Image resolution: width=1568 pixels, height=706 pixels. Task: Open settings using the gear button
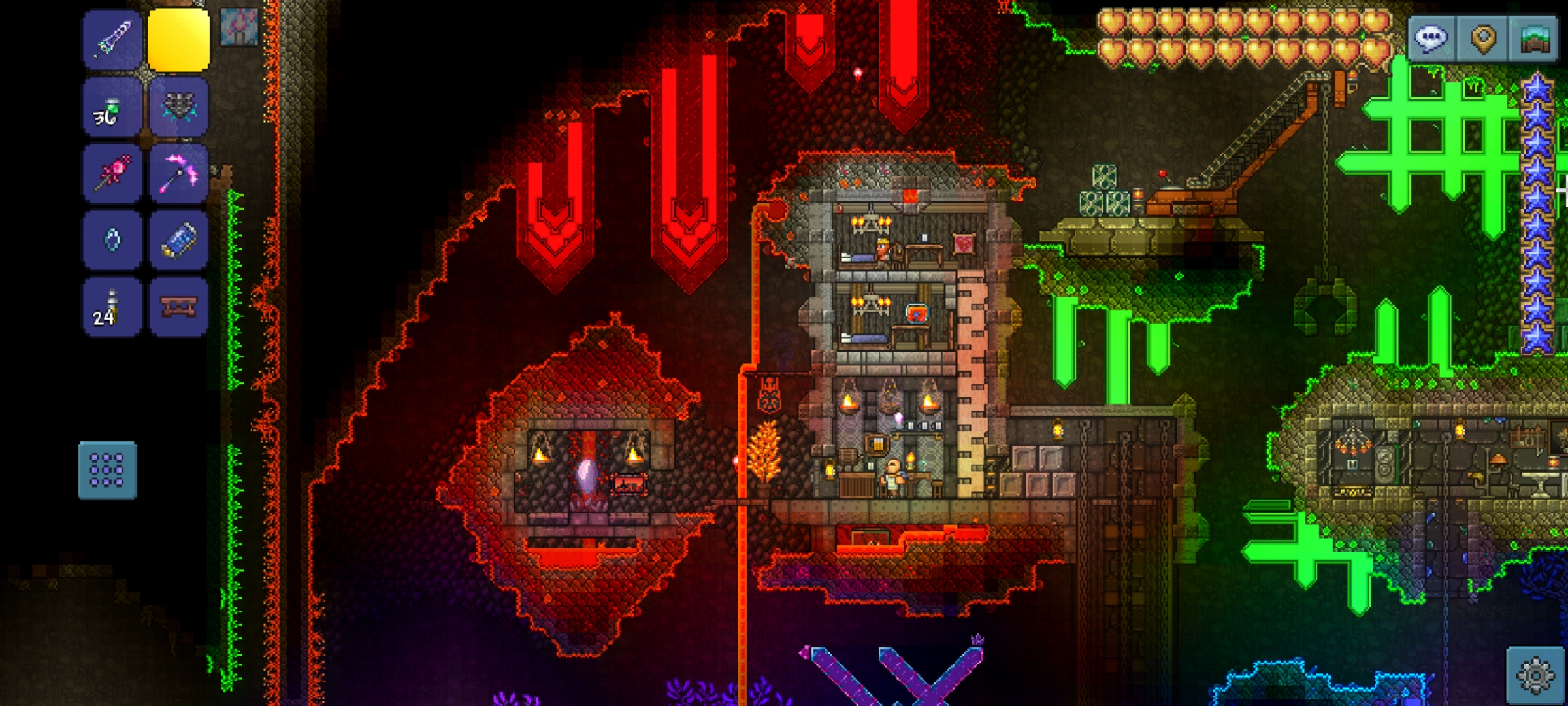pyautogui.click(x=1535, y=675)
